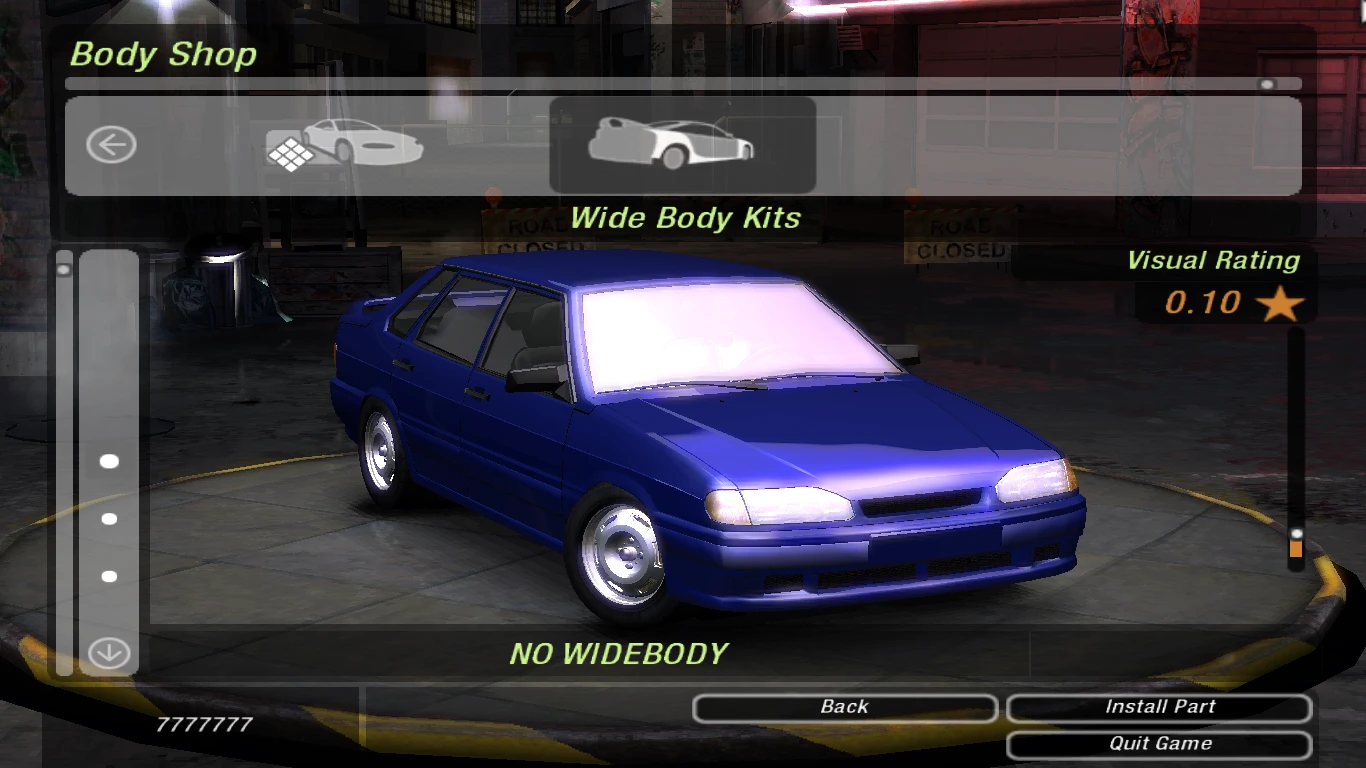This screenshot has height=768, width=1366.
Task: Select the first dot option in the parts list
Action: click(x=107, y=462)
